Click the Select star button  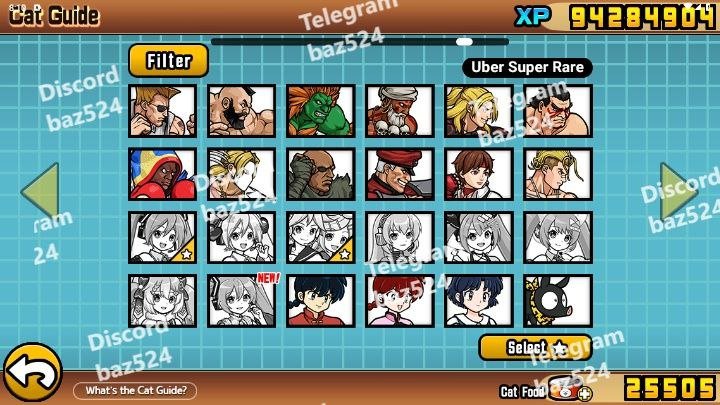coord(535,347)
